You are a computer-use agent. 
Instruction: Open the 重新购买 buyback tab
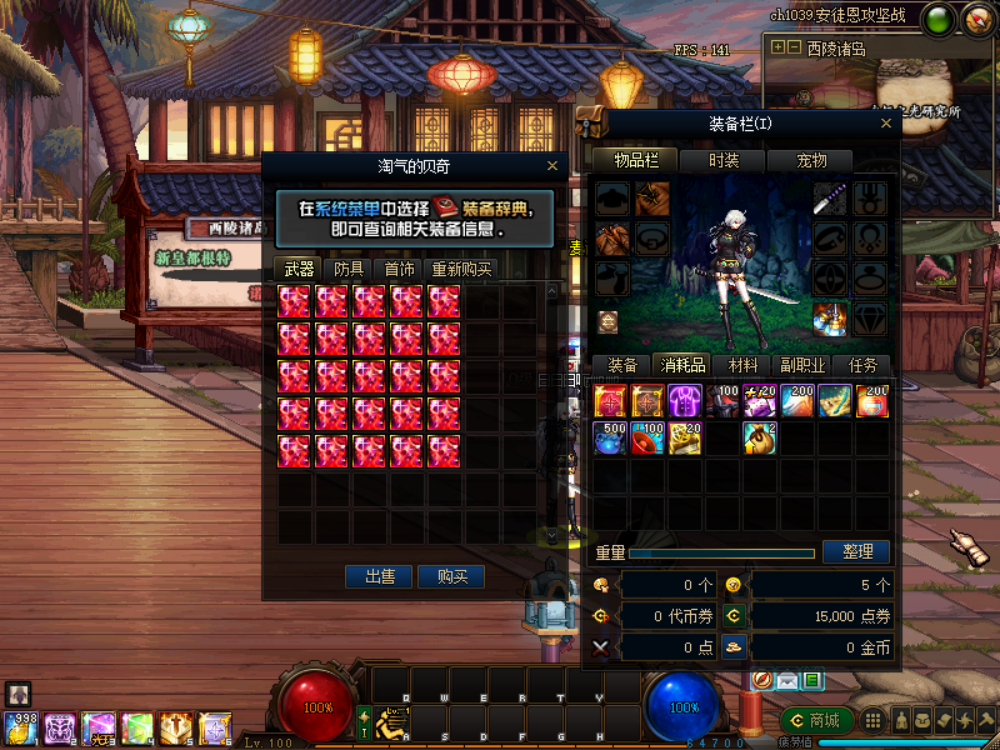click(x=461, y=269)
